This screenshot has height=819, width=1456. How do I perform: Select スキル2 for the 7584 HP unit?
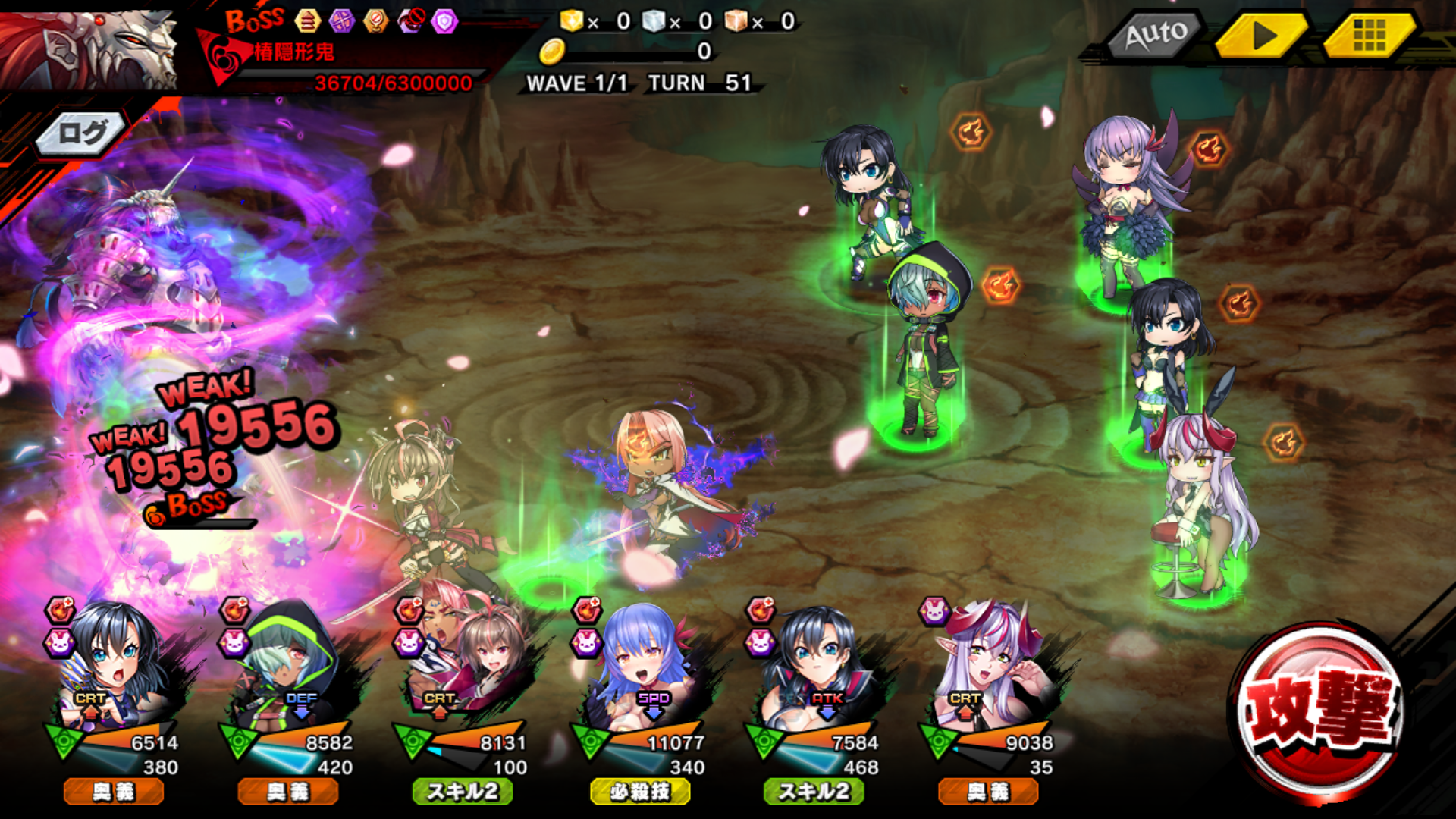pyautogui.click(x=814, y=792)
